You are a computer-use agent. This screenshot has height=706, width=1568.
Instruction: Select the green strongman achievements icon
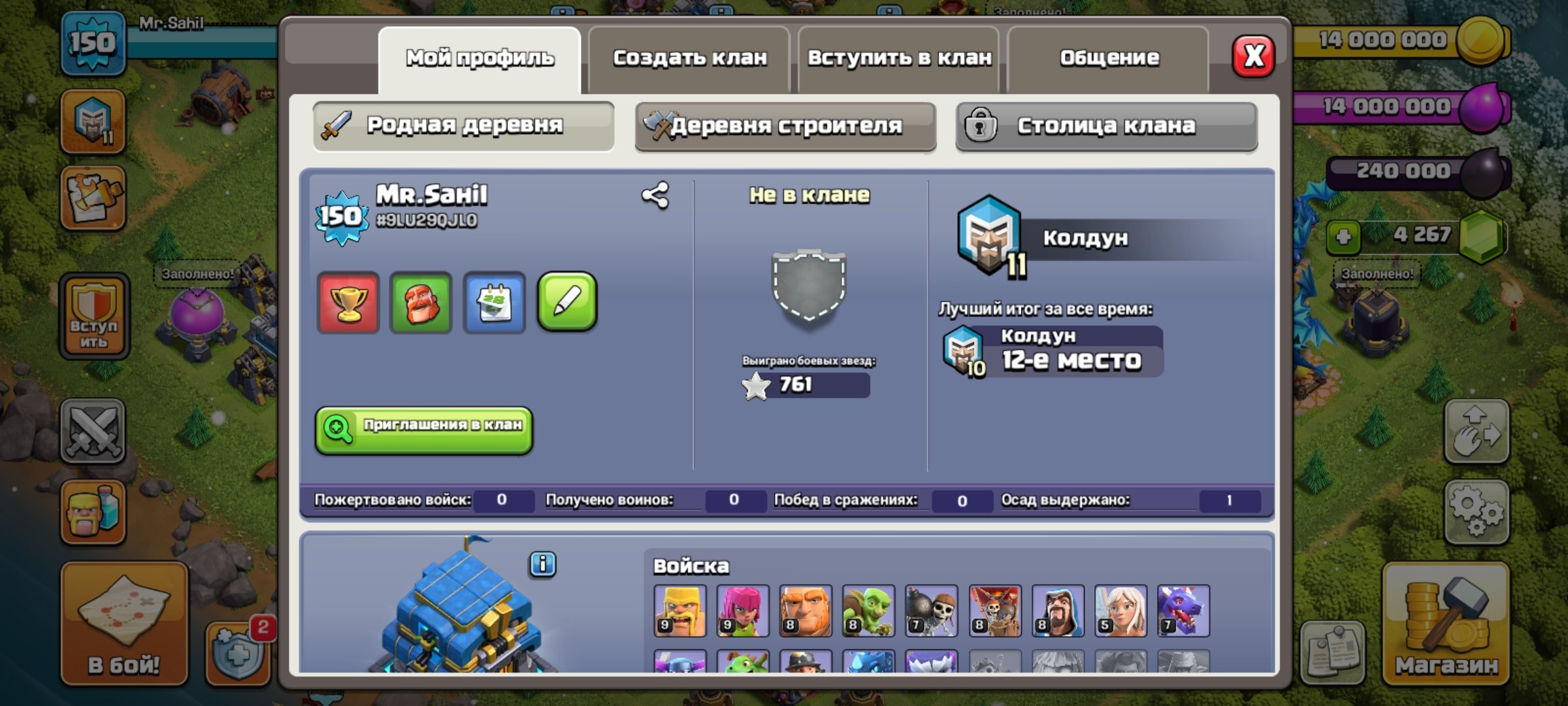421,303
